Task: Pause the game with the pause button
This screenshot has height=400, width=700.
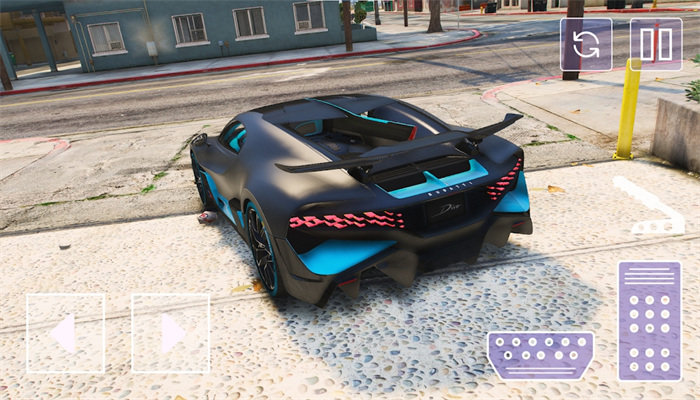Action: [655, 45]
